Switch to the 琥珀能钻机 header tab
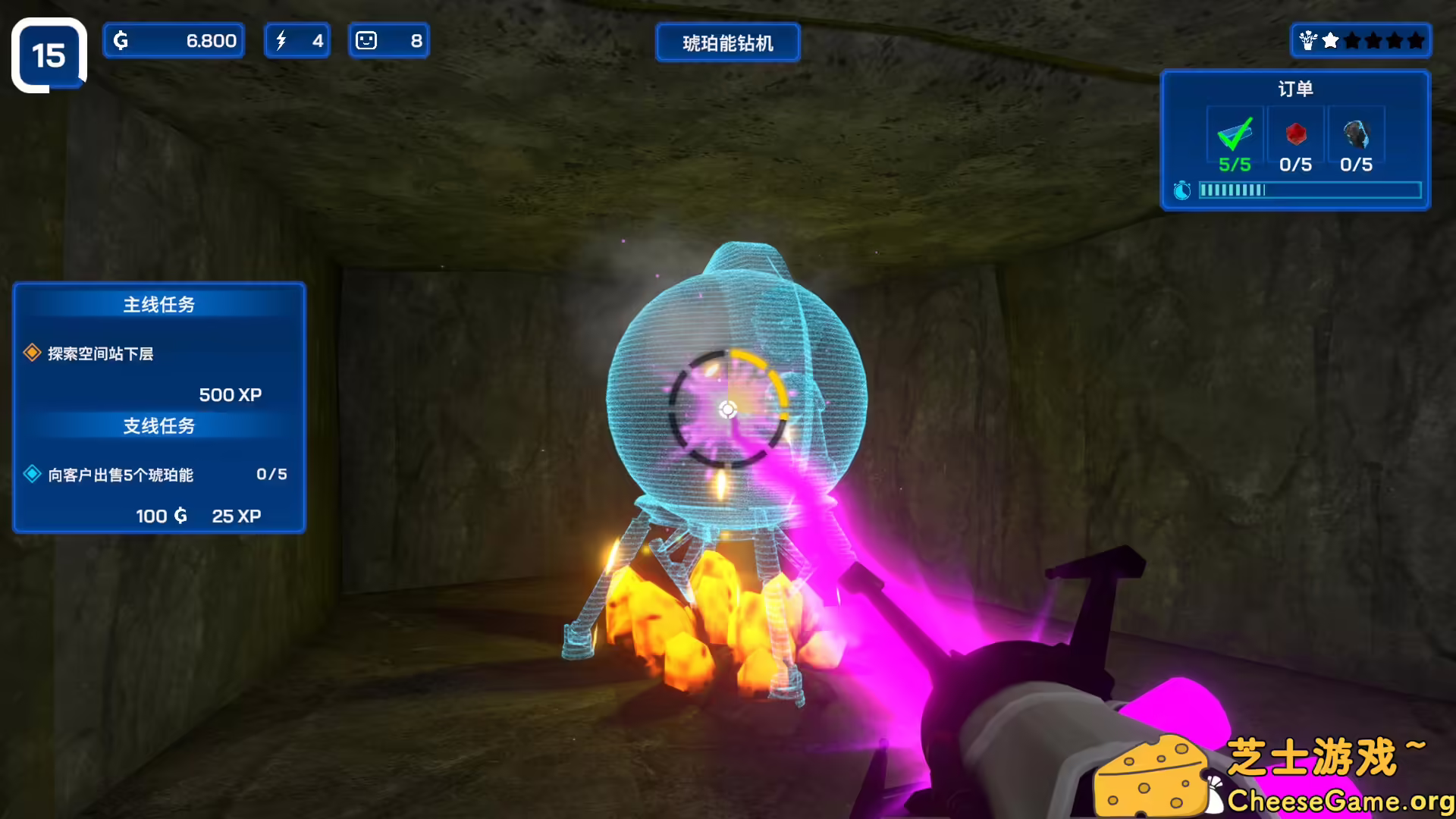 tap(727, 42)
